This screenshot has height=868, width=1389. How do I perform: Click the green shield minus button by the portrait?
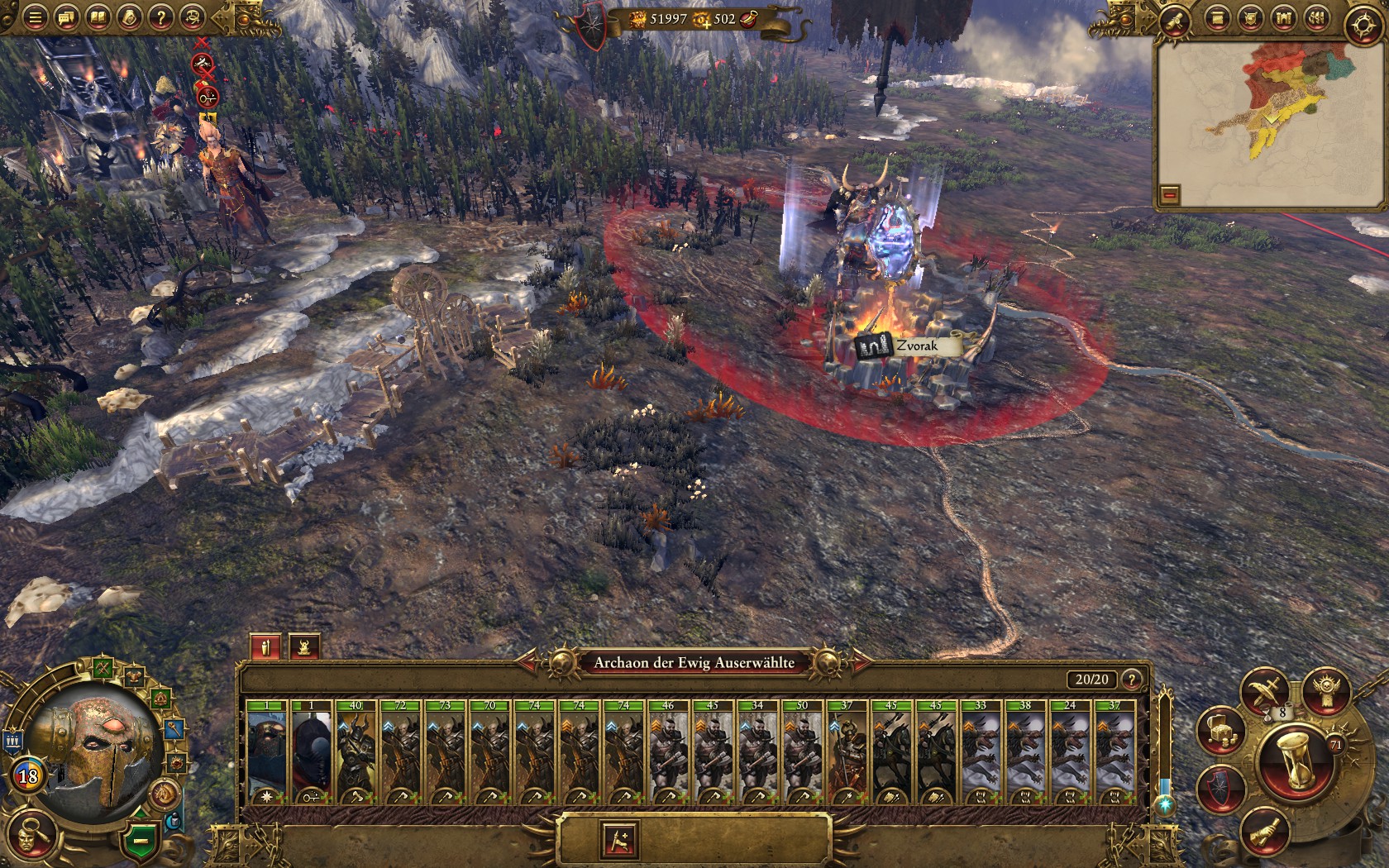pos(141,840)
